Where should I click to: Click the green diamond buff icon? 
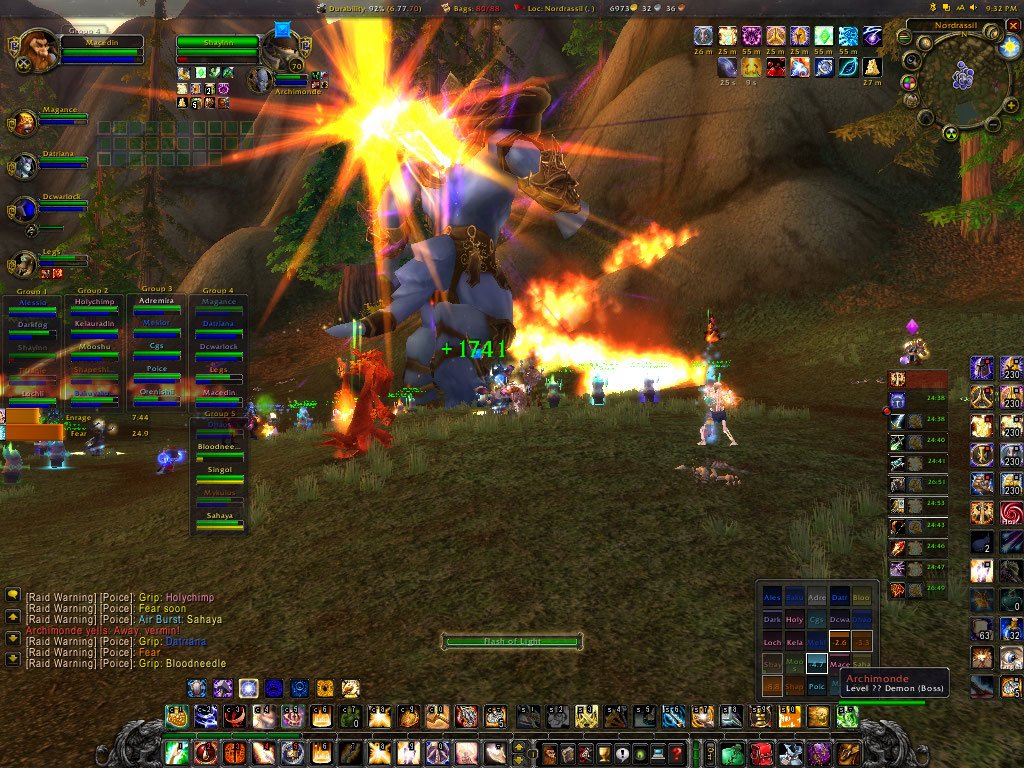point(825,37)
